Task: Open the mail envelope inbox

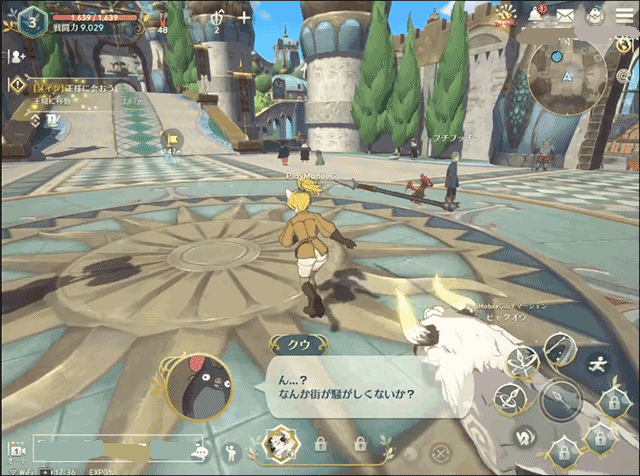Action: click(x=565, y=15)
